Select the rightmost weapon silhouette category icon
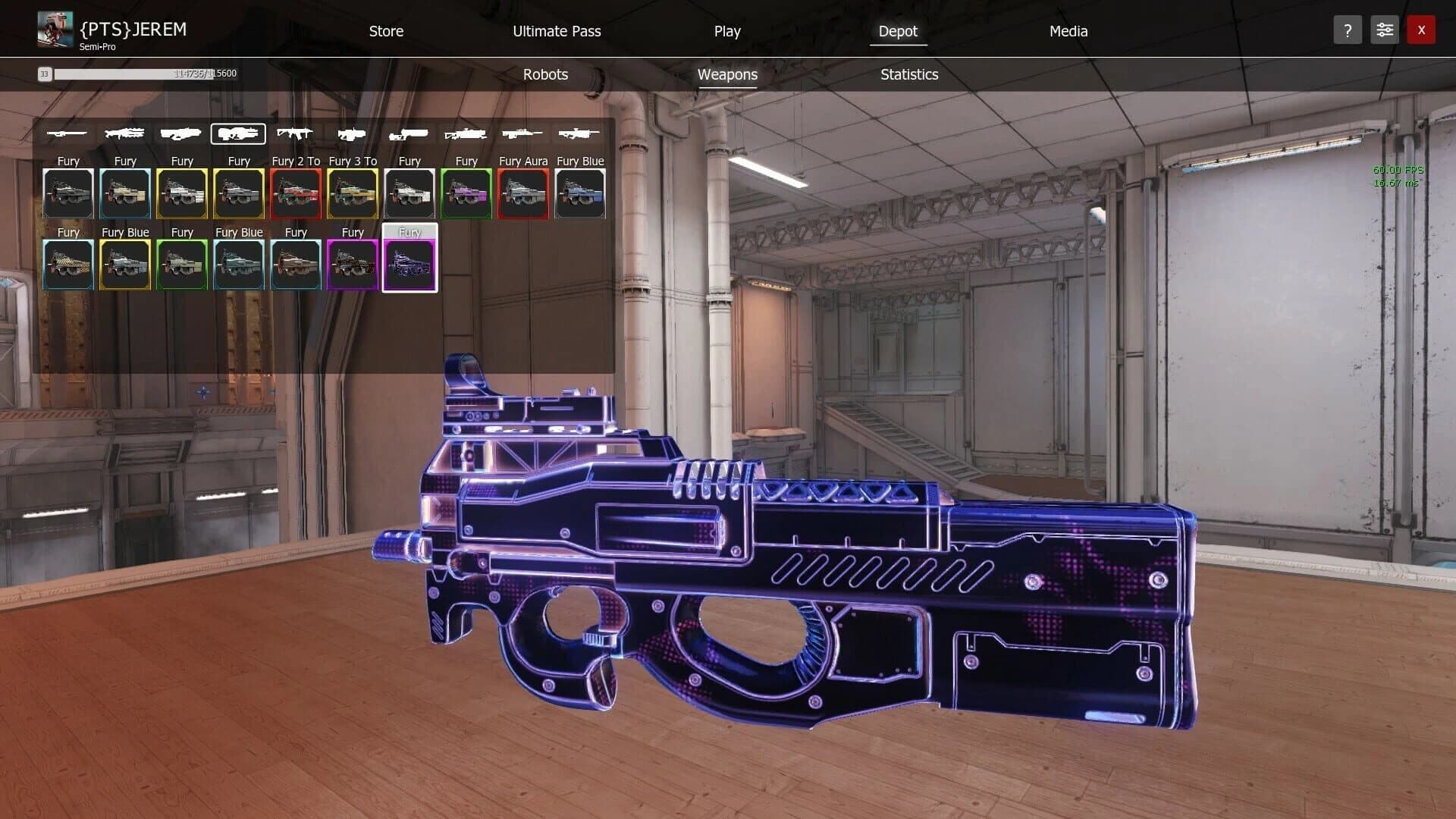 [x=580, y=134]
